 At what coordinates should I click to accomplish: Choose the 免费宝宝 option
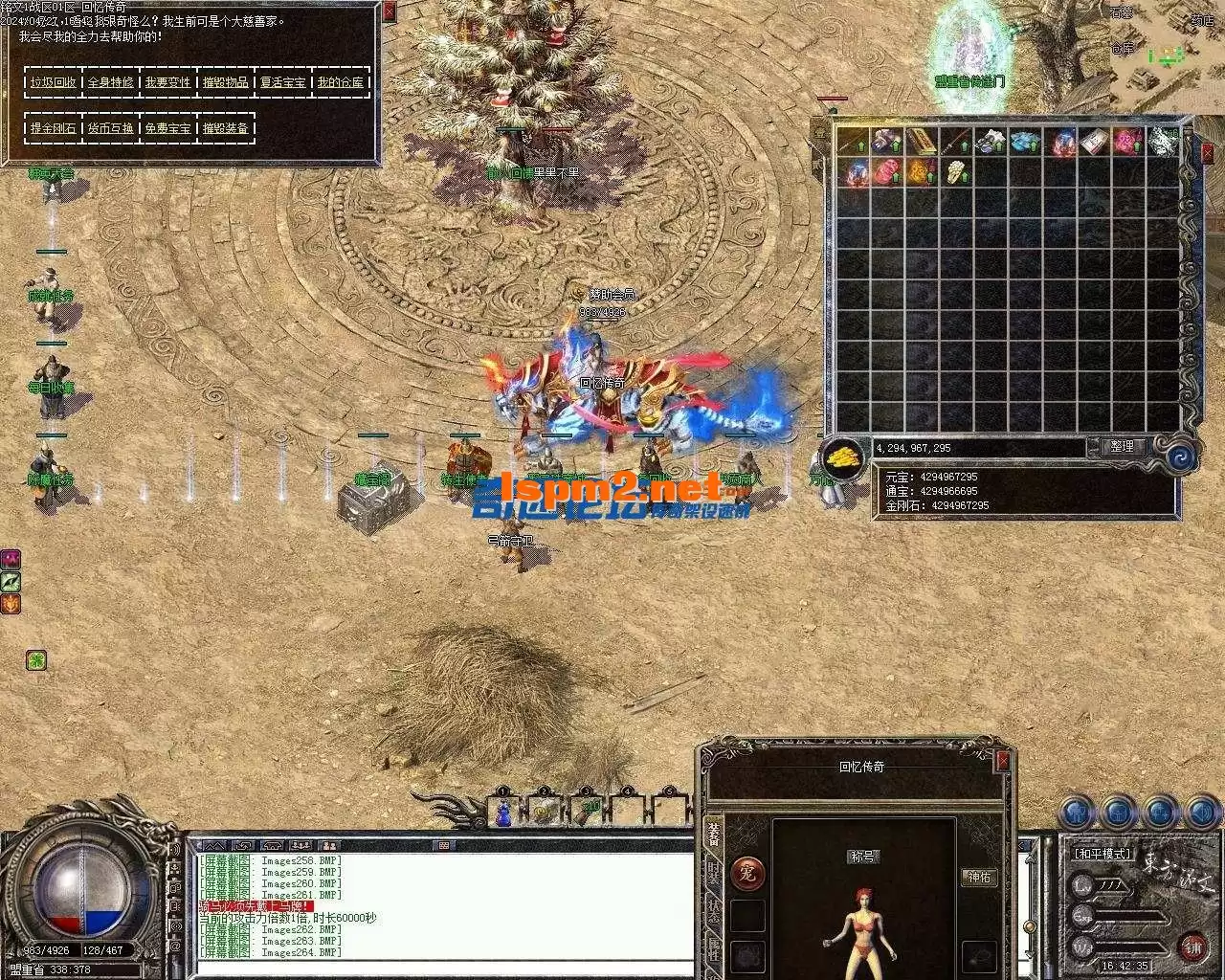pyautogui.click(x=168, y=128)
